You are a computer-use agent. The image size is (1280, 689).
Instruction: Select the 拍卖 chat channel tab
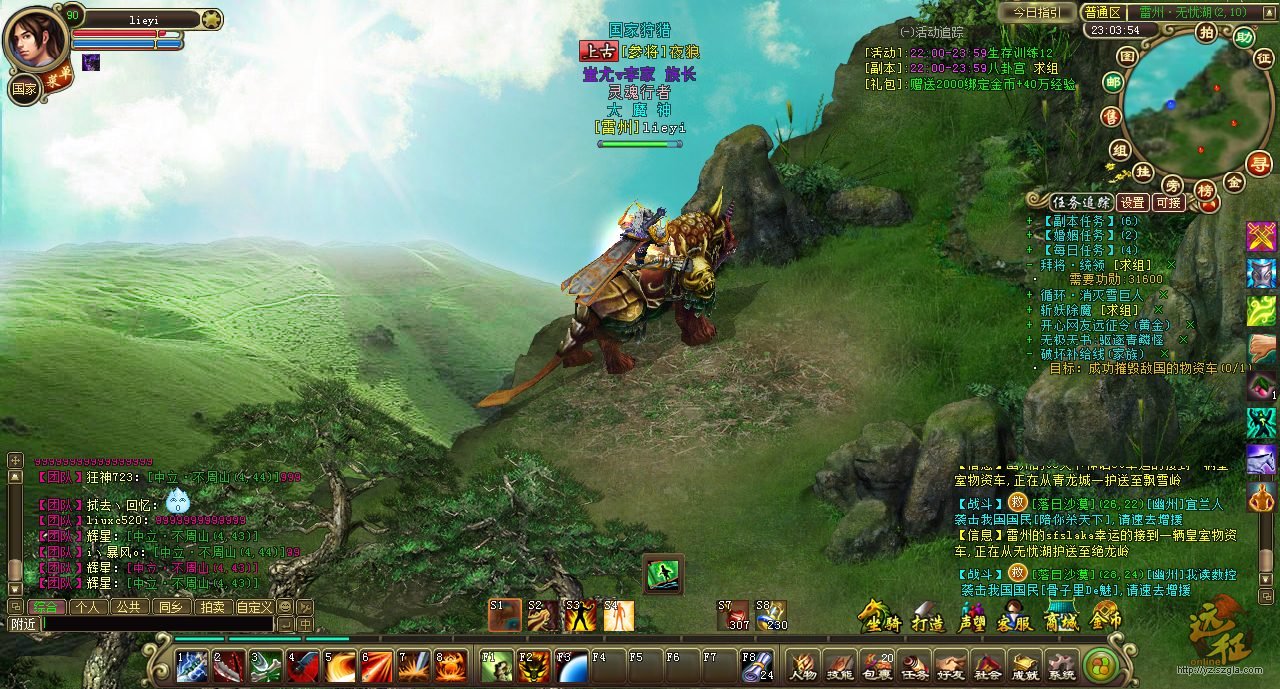pyautogui.click(x=212, y=607)
